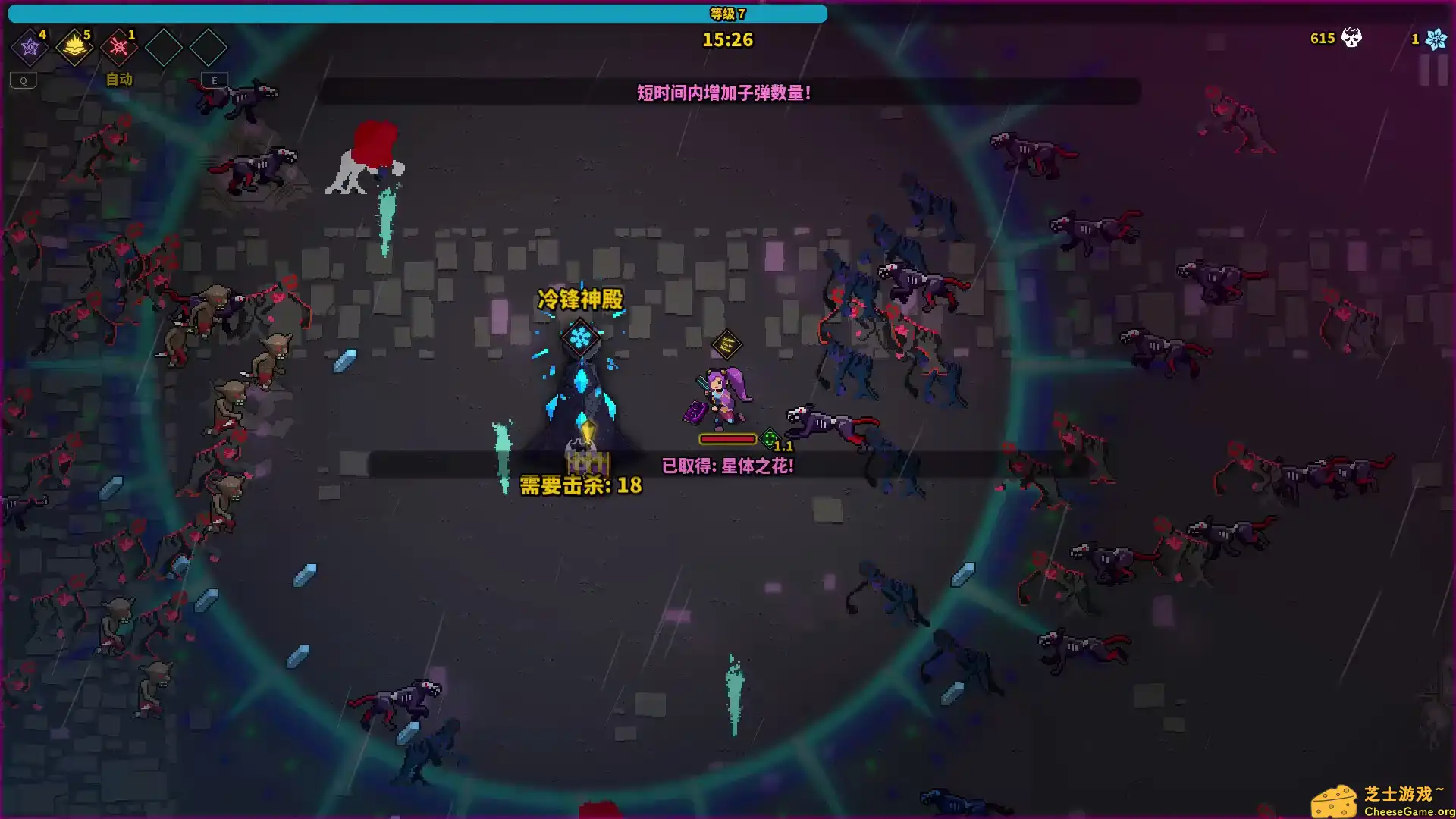The width and height of the screenshot is (1456, 819).
Task: Click the red splatter skill with 1 charge
Action: coord(118,47)
